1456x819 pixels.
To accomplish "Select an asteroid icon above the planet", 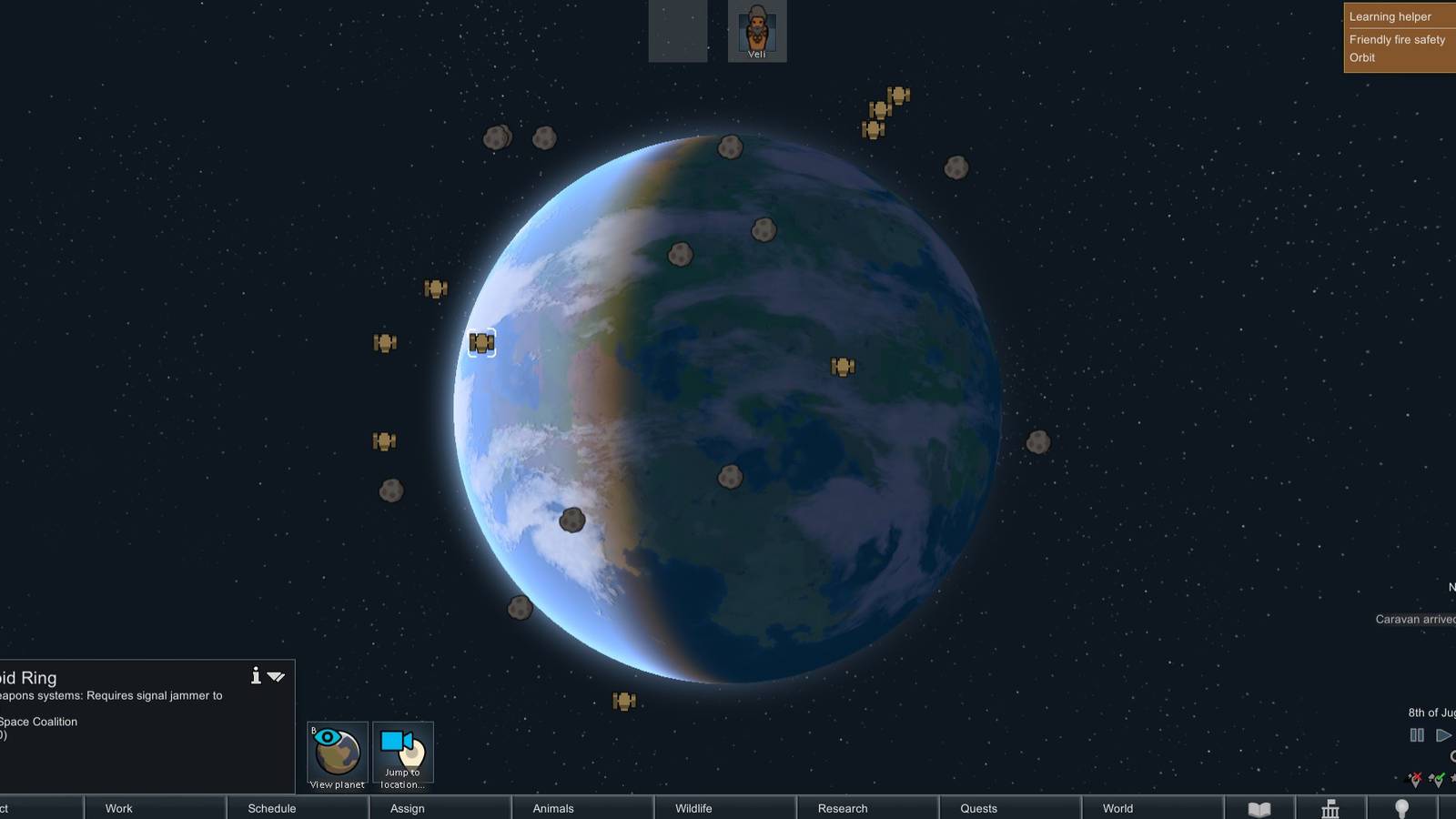I will pyautogui.click(x=730, y=147).
